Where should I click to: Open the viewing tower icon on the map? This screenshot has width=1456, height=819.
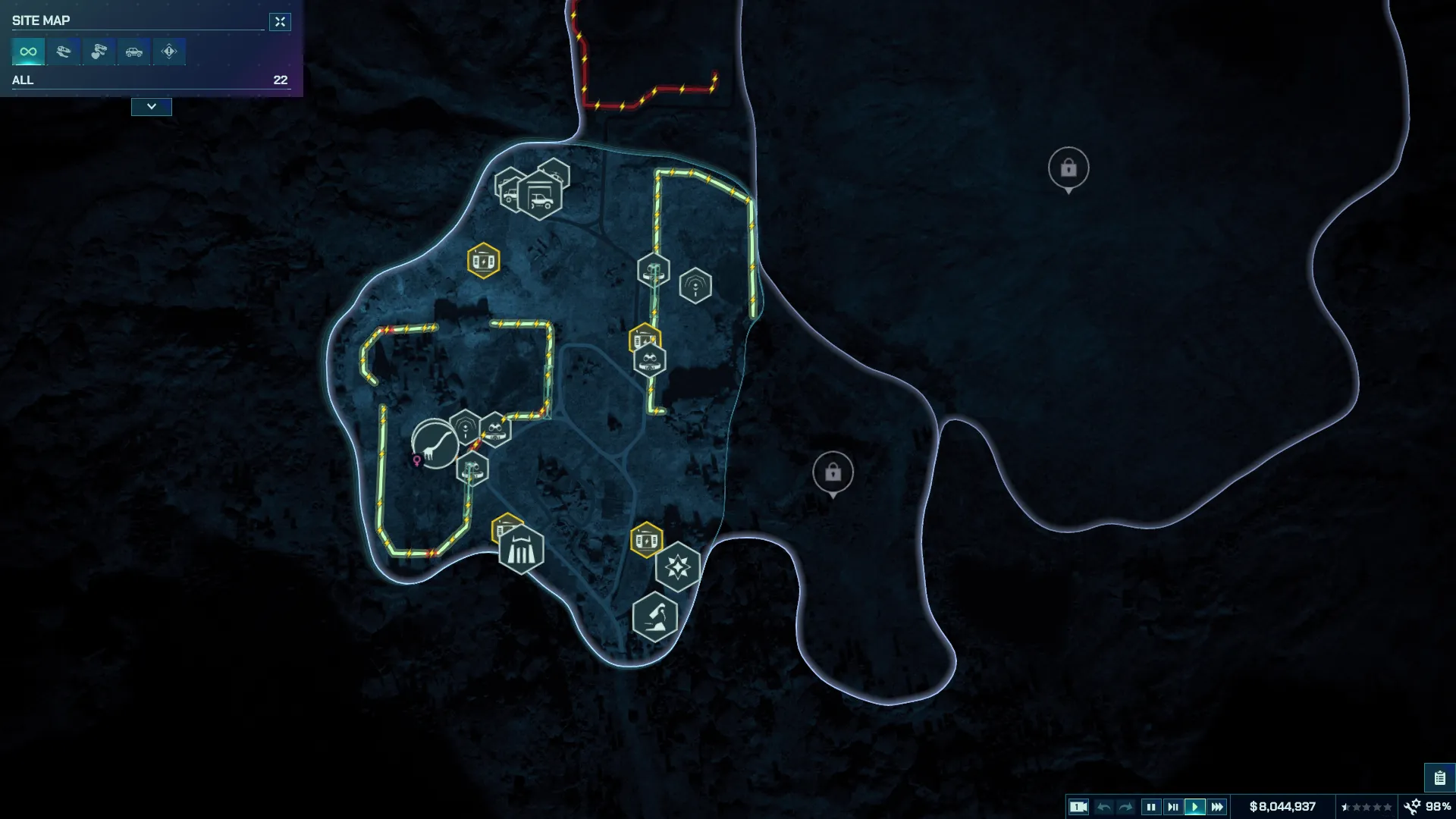point(654,269)
